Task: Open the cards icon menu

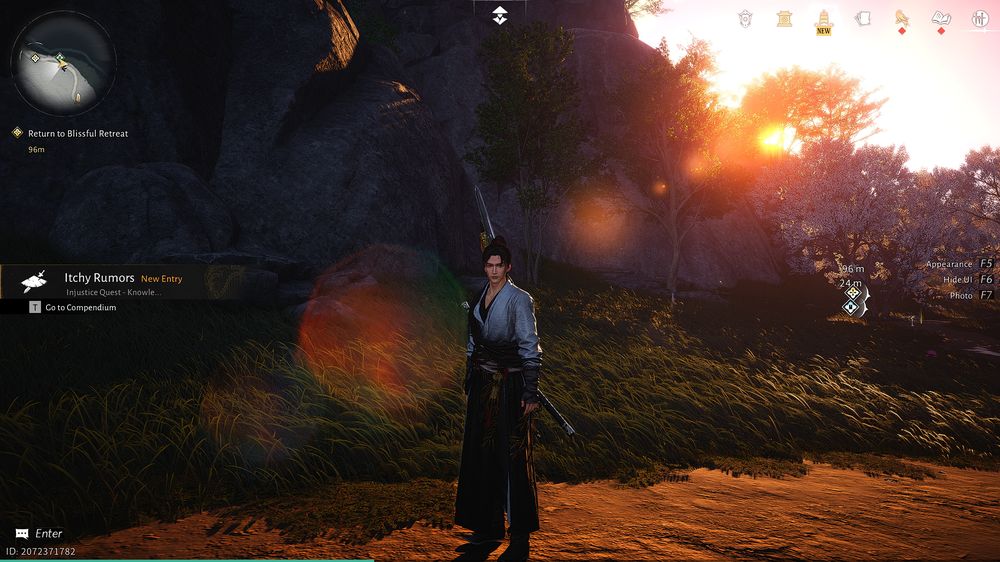Action: click(863, 18)
